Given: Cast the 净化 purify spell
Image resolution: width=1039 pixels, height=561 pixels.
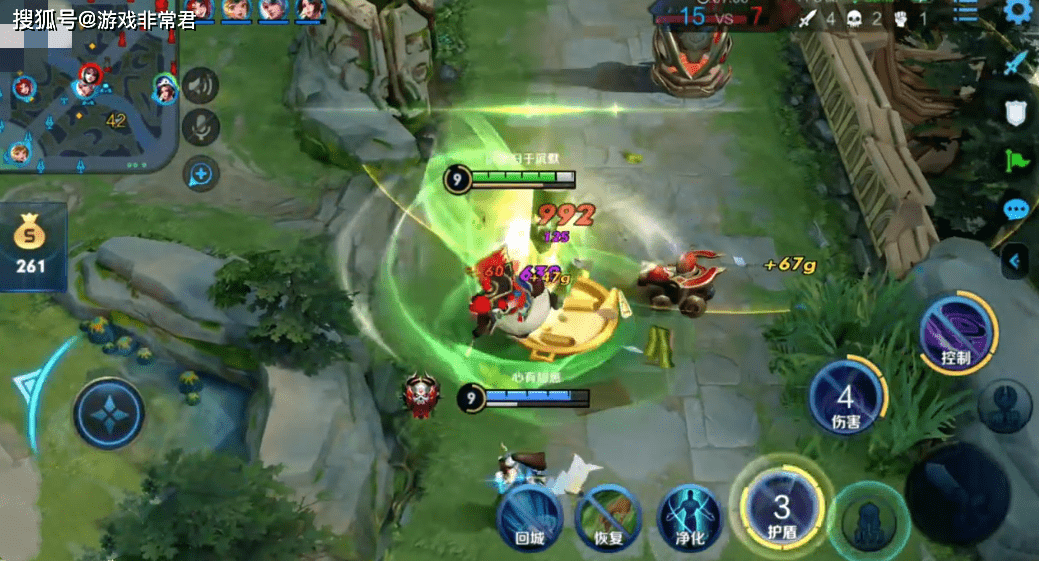Looking at the screenshot, I should 689,516.
